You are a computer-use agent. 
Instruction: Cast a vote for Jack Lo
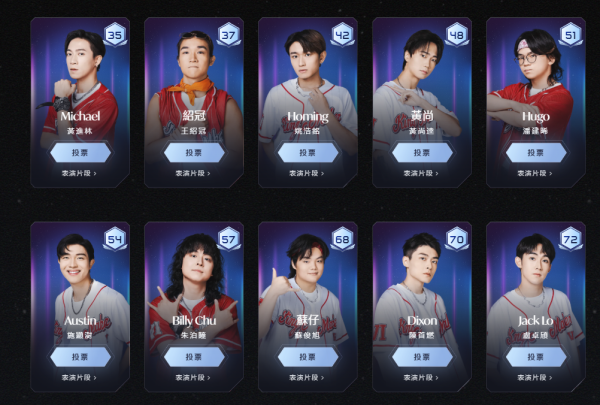[535, 356]
